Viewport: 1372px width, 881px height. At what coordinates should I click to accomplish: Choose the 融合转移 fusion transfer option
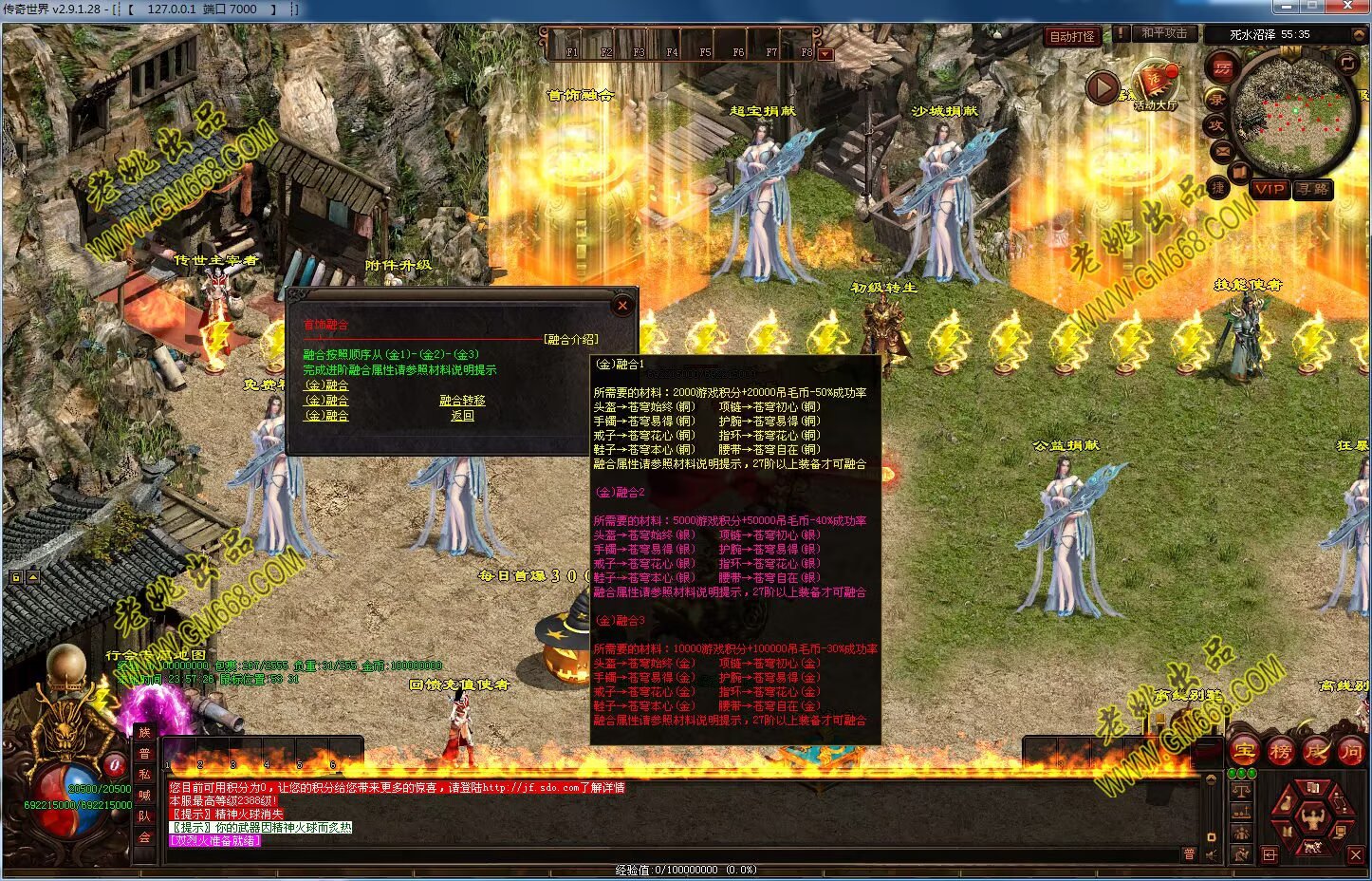pyautogui.click(x=462, y=401)
